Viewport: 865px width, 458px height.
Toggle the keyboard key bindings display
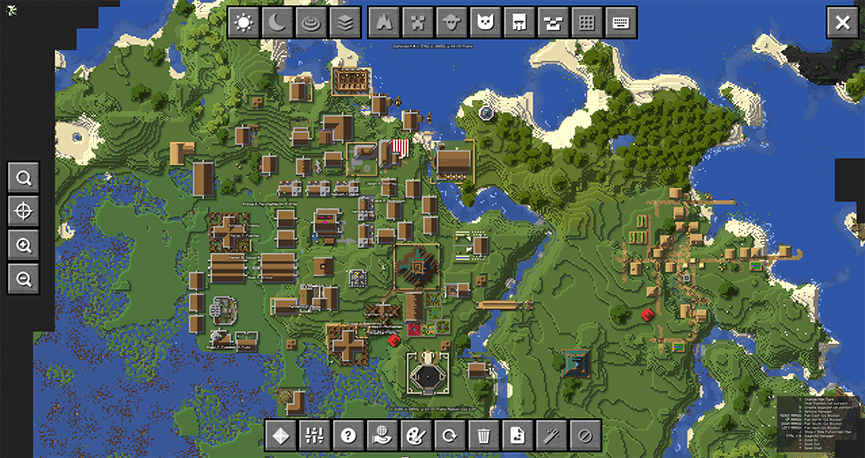(621, 23)
